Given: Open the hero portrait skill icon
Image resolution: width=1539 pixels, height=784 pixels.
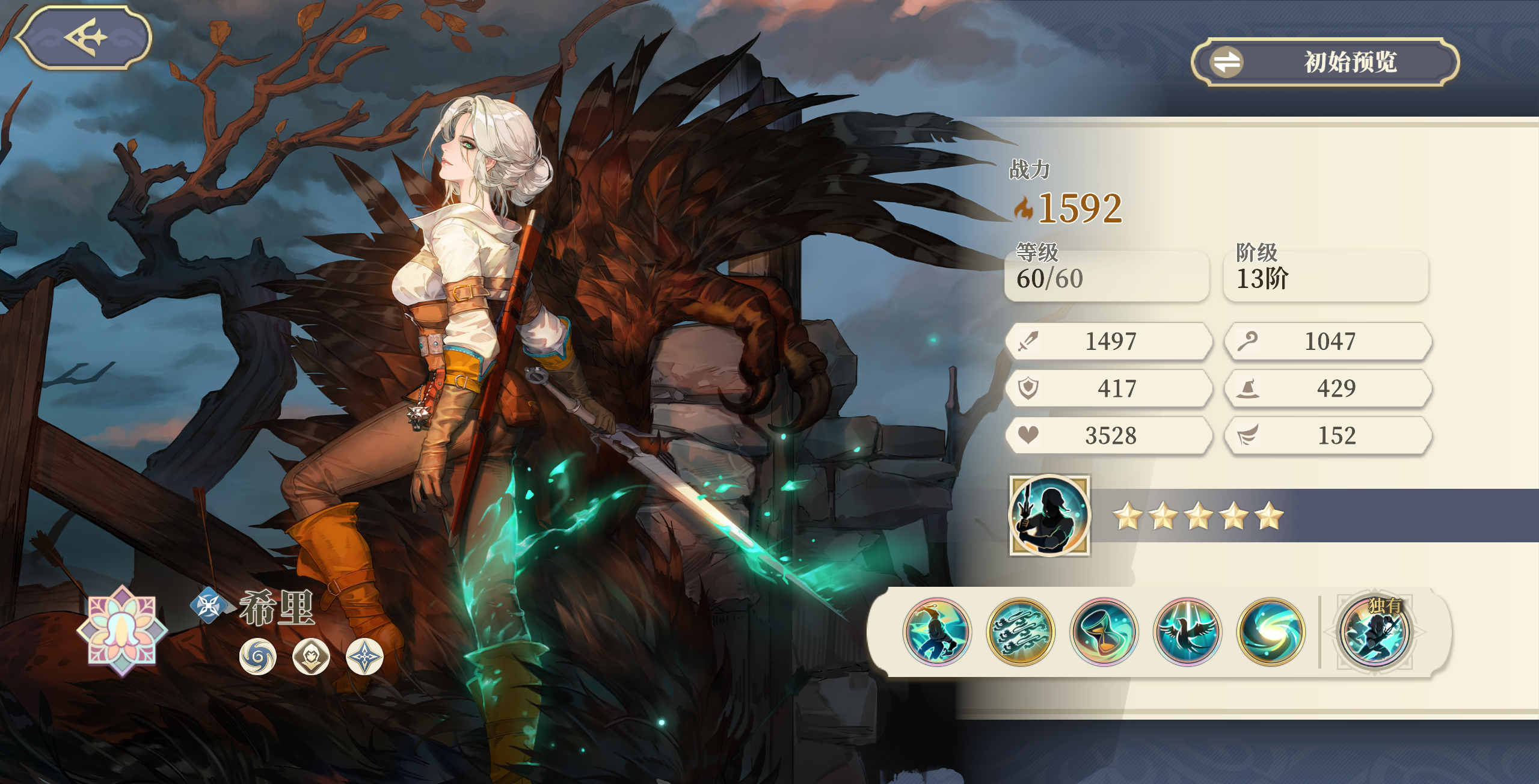Looking at the screenshot, I should pyautogui.click(x=1049, y=515).
